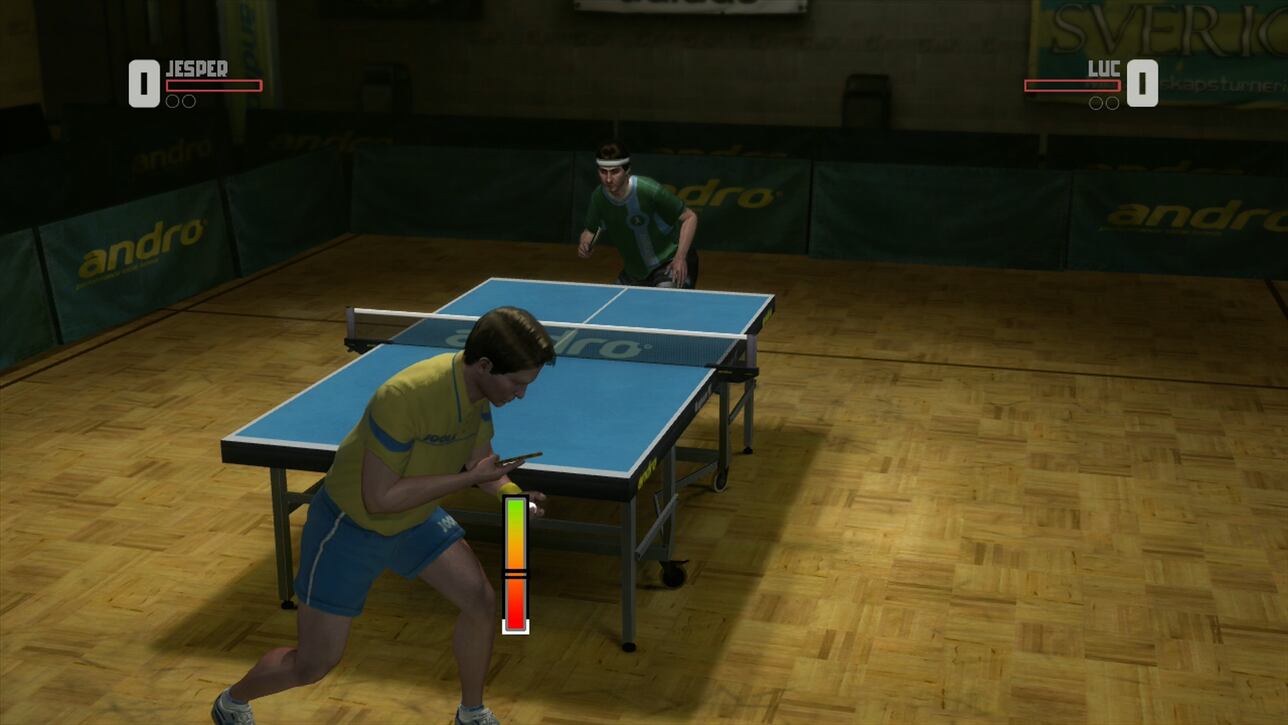Toggle Luc's first game indicator circle
The image size is (1288, 725).
(1097, 103)
